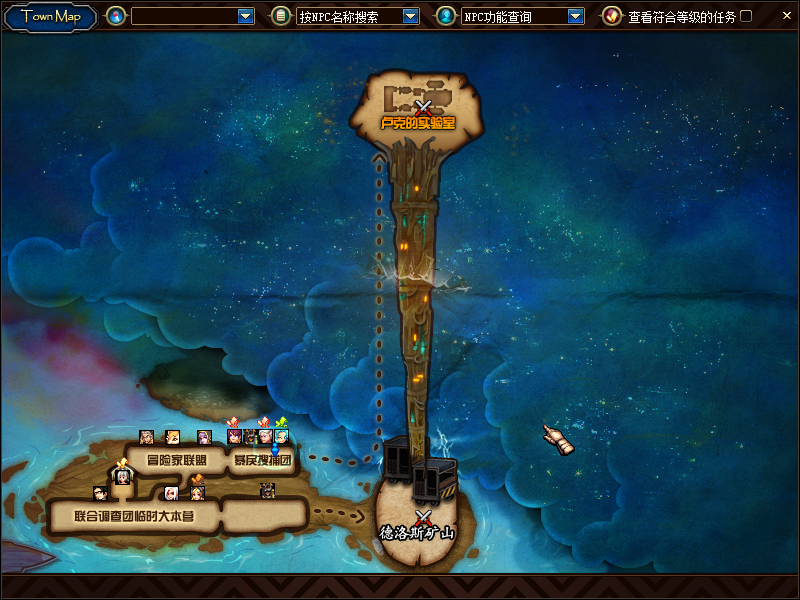Viewport: 800px width, 600px height.
Task: Select the glasses-wearing NPC portrait
Action: [100, 493]
